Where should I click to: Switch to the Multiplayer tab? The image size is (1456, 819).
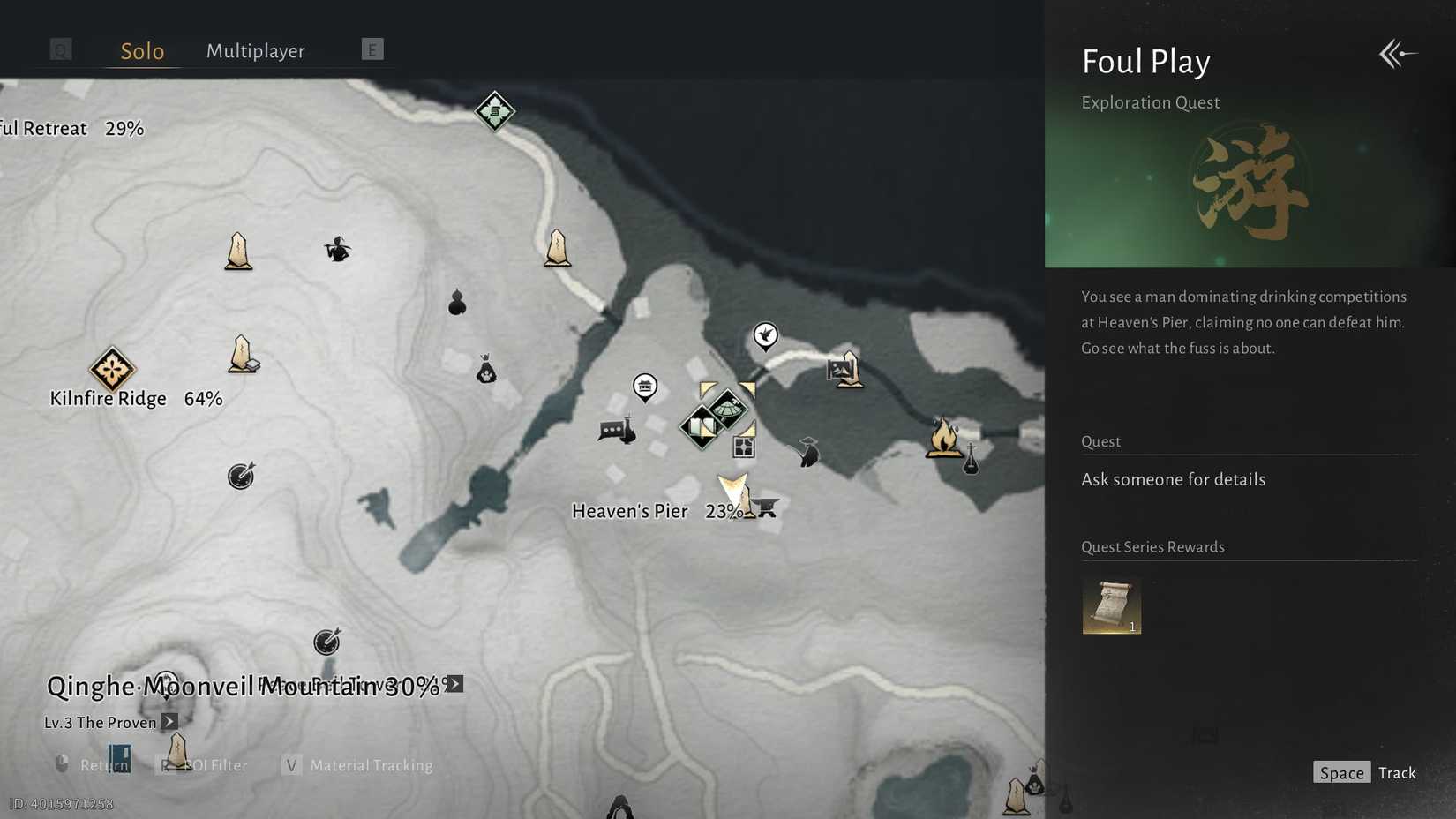pyautogui.click(x=256, y=51)
